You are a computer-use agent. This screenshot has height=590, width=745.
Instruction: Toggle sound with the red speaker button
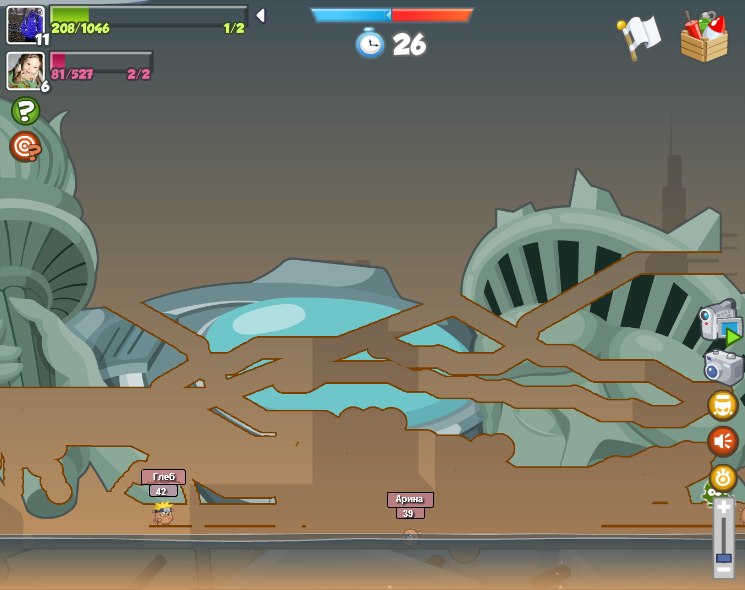click(x=723, y=441)
